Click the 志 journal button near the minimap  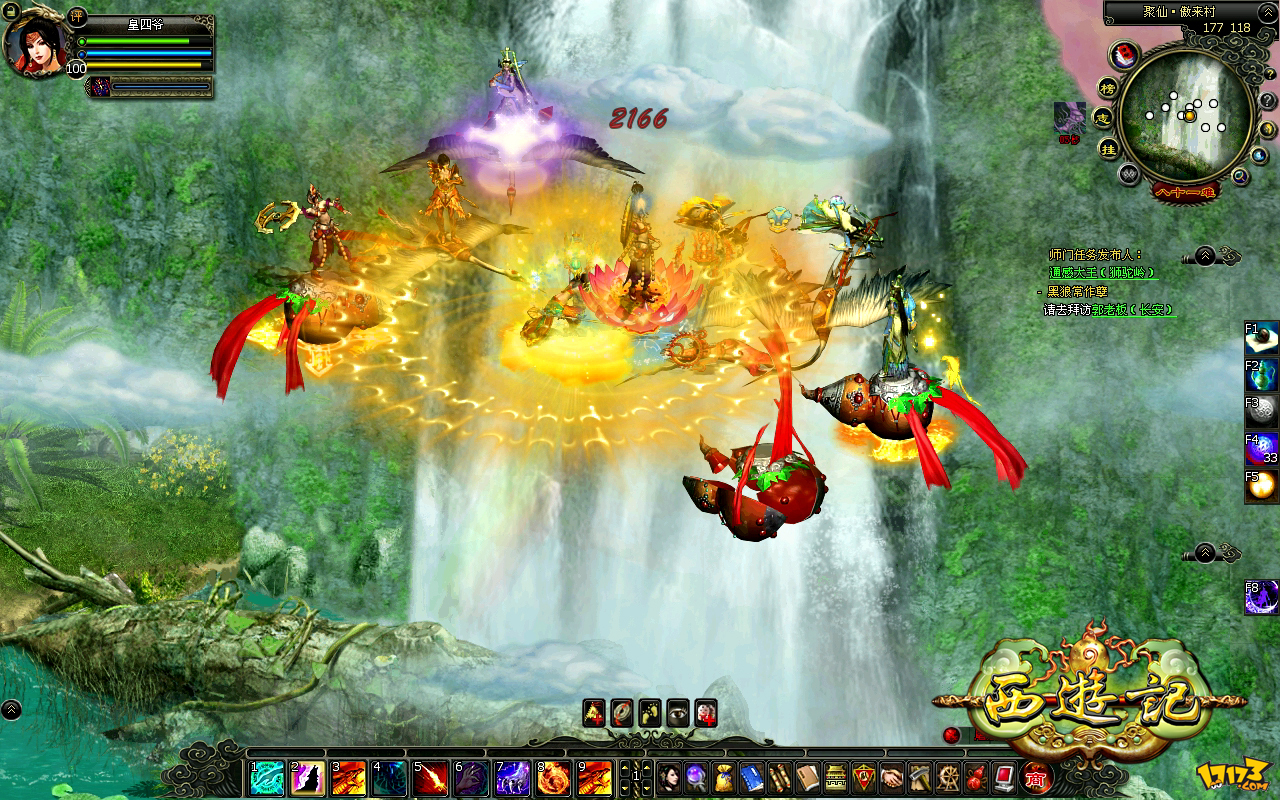1103,118
